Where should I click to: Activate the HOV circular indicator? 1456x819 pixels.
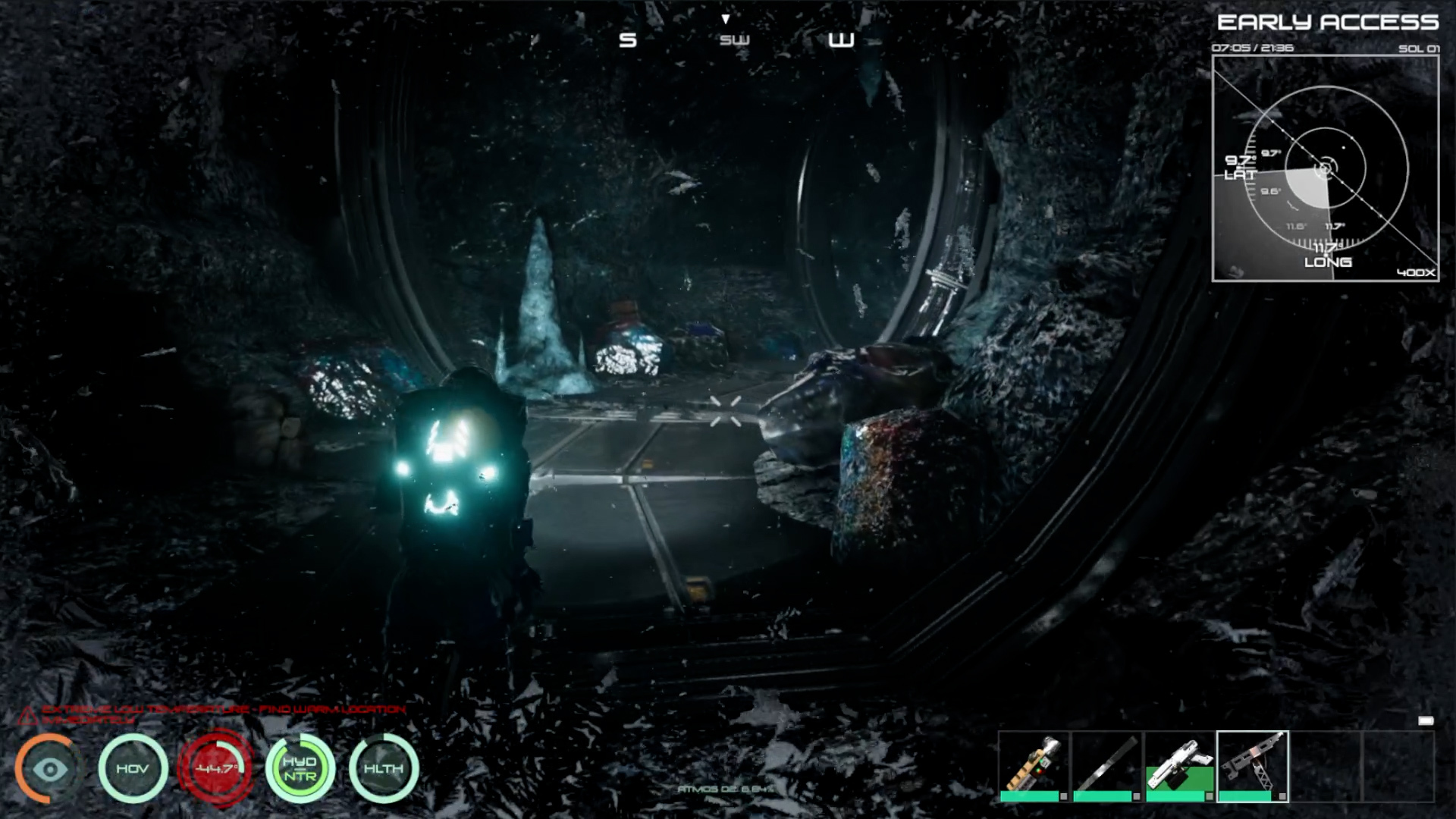133,769
